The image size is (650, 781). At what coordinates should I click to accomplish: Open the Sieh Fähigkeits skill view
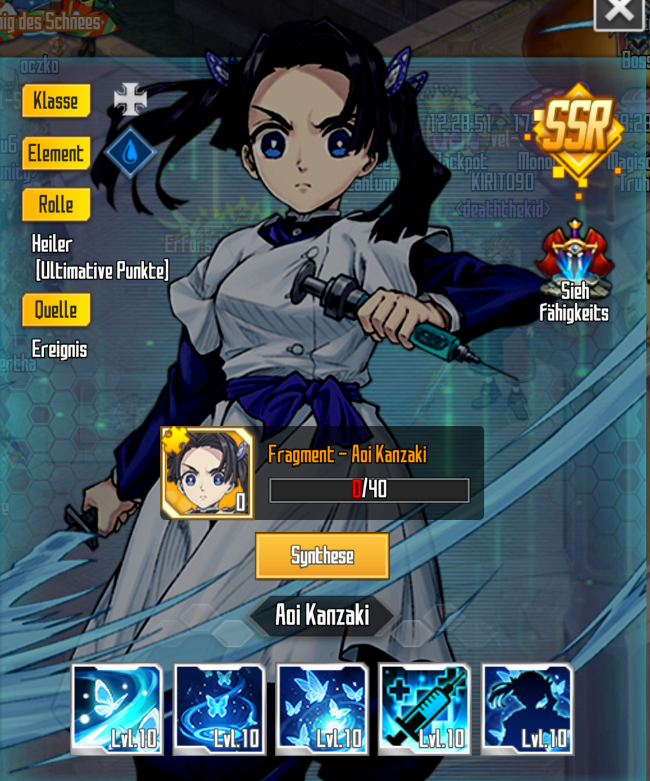pos(574,271)
